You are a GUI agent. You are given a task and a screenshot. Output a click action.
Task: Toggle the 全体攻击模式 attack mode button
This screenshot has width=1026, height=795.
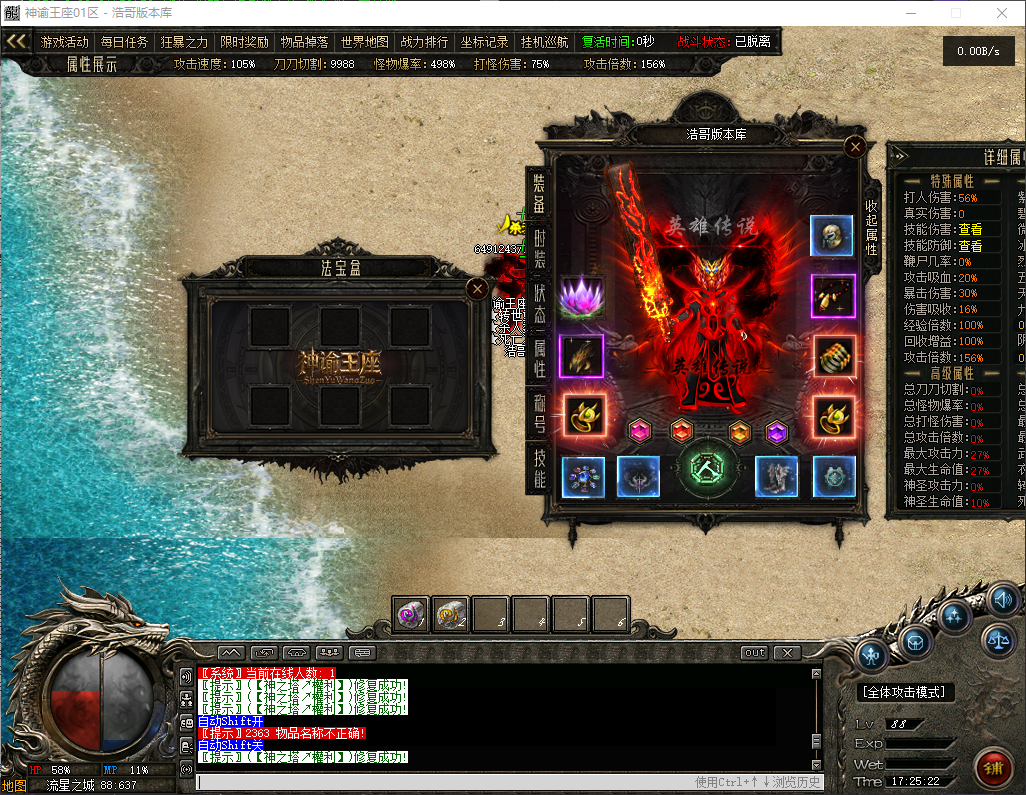[906, 692]
